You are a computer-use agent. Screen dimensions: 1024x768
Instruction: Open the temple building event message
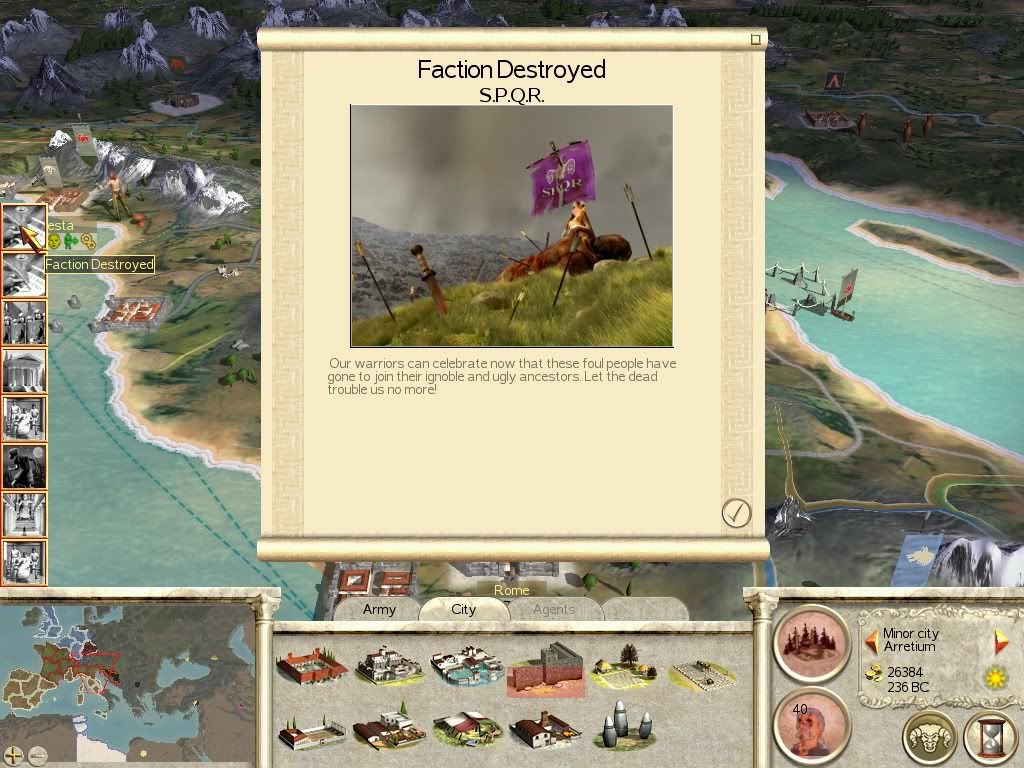pyautogui.click(x=24, y=372)
